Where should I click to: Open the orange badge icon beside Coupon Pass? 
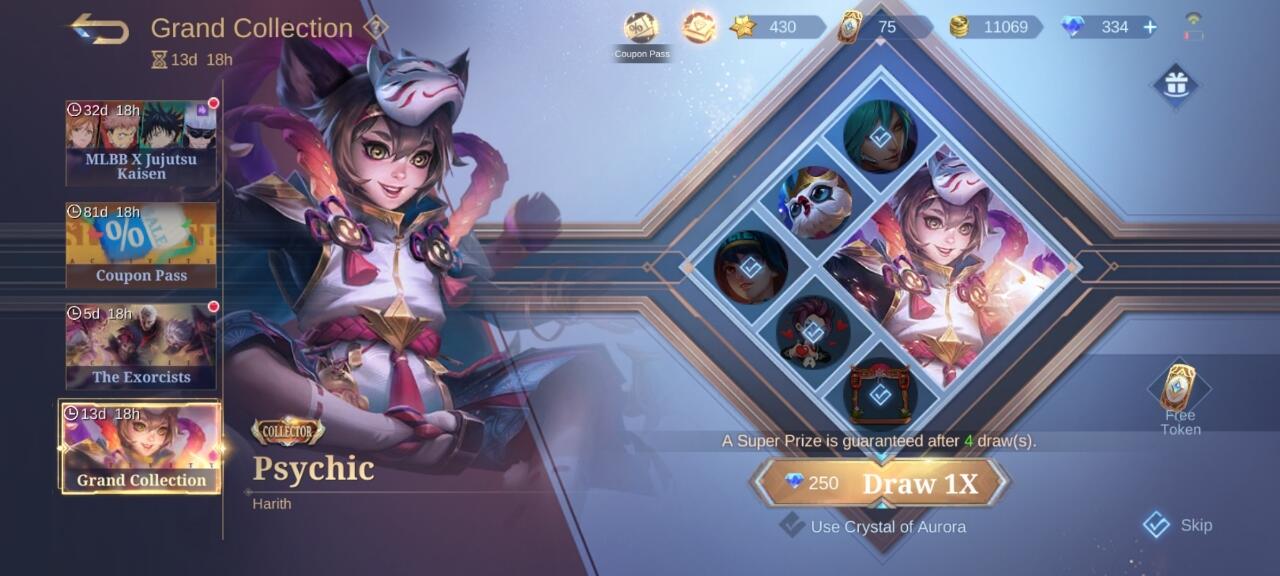[699, 27]
